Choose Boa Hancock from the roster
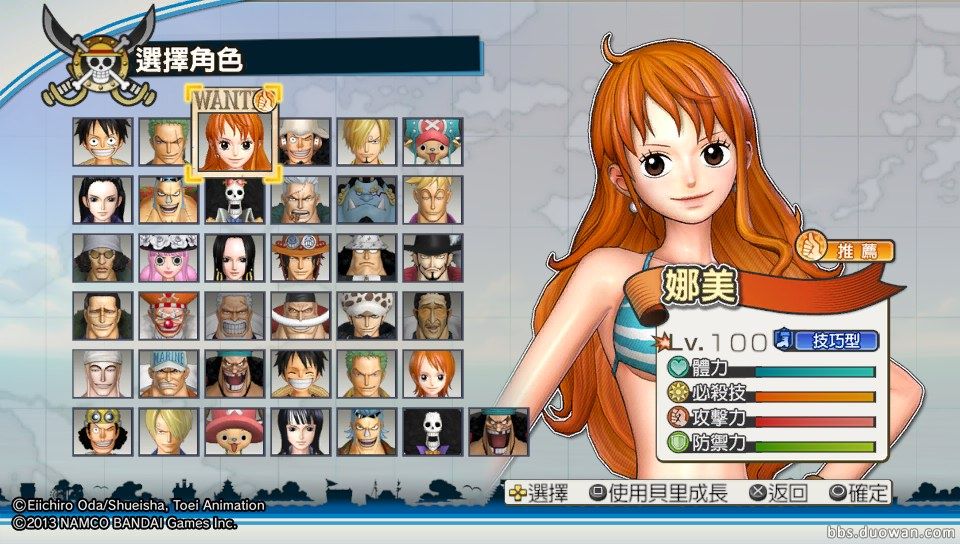Image resolution: width=960 pixels, height=544 pixels. click(x=235, y=258)
